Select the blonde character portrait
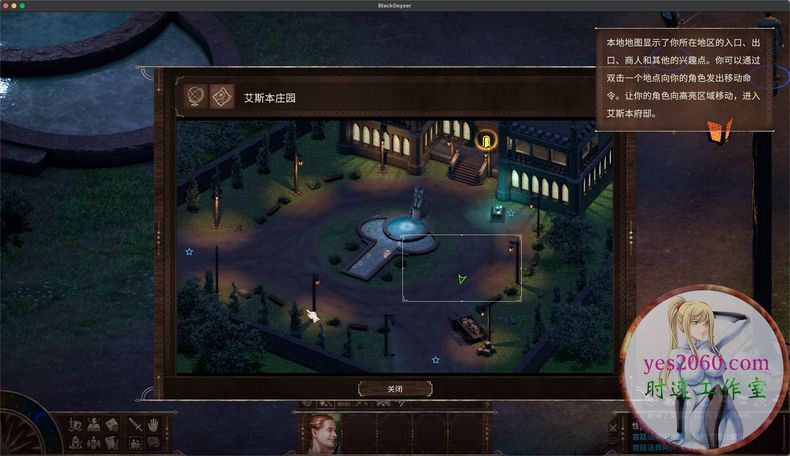The image size is (790, 456). tap(320, 434)
